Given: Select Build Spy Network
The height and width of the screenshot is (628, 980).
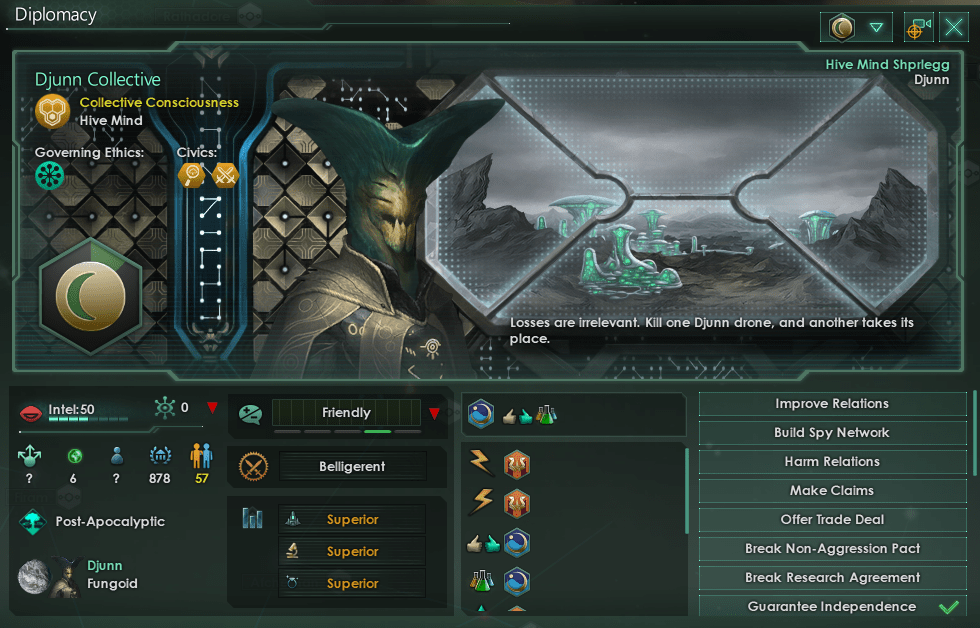Looking at the screenshot, I should pos(832,433).
